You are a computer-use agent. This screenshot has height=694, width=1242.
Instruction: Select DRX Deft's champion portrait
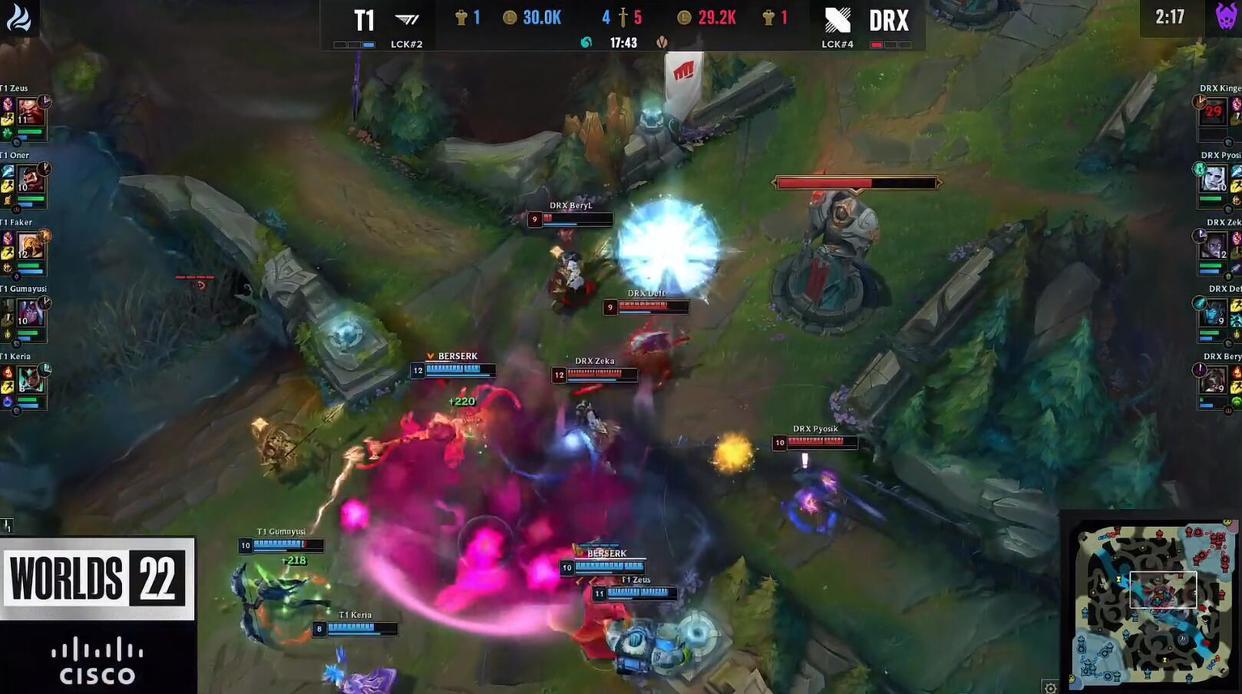tap(1213, 312)
